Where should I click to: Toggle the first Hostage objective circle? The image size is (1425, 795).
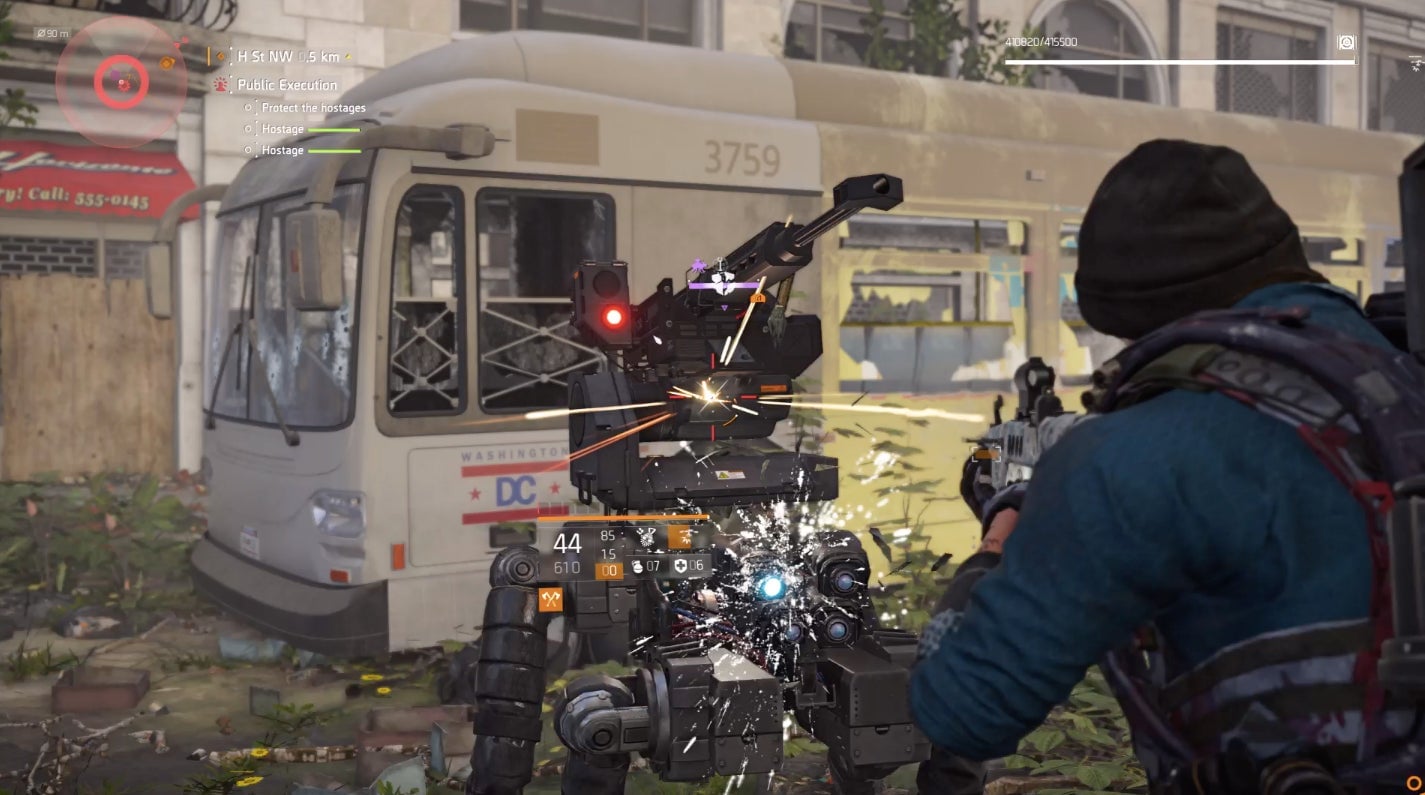[248, 129]
